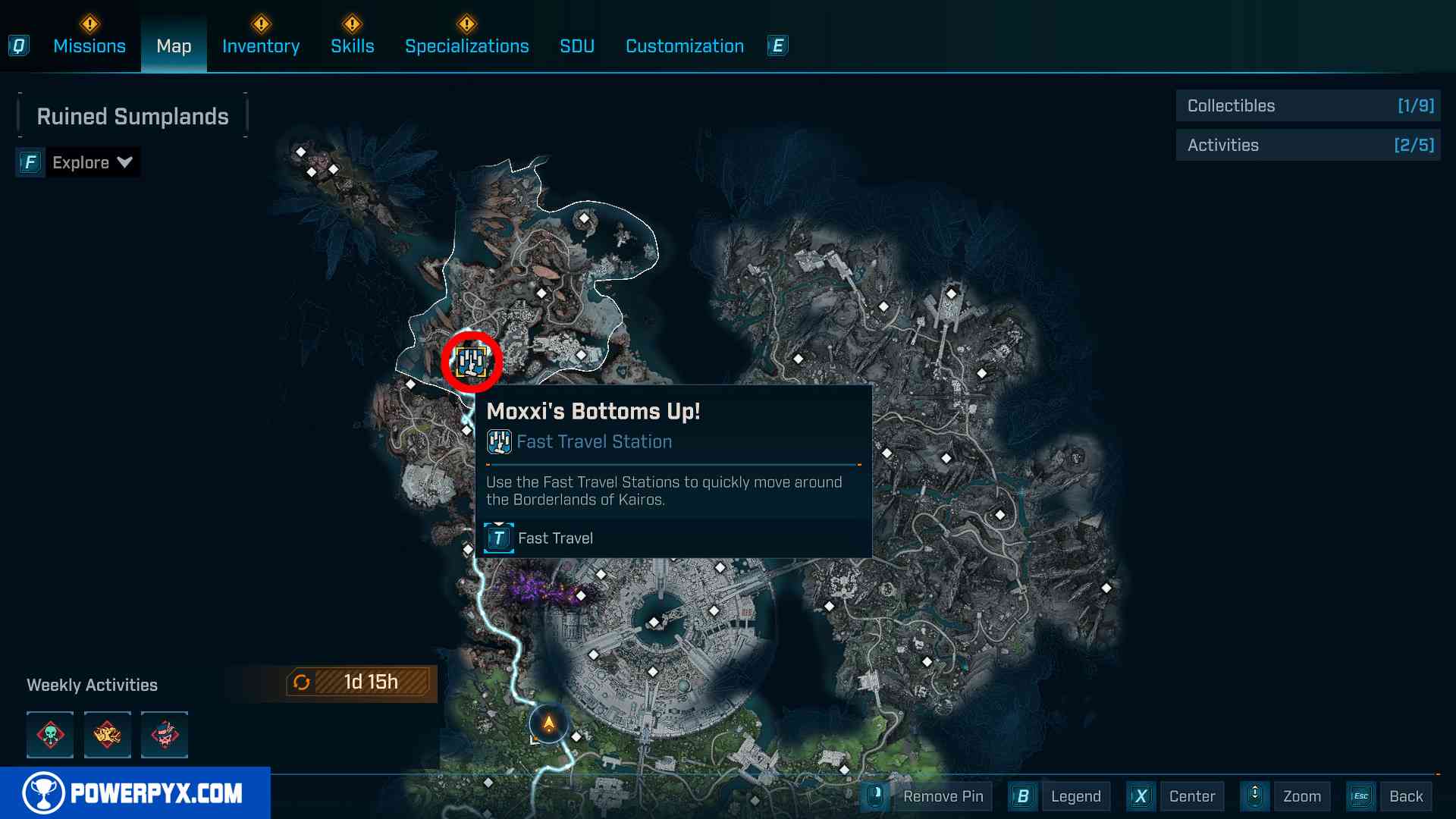Click the player location arrow marker

click(548, 723)
